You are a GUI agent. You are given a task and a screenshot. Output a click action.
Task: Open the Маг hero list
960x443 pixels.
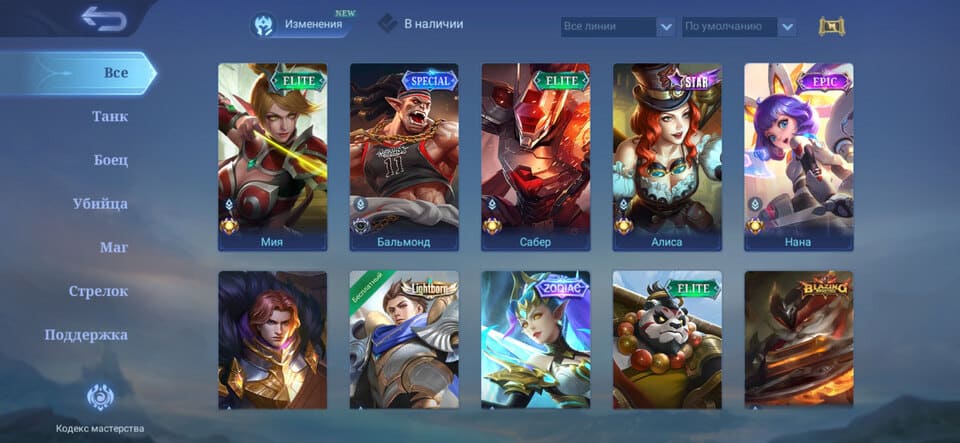point(113,247)
